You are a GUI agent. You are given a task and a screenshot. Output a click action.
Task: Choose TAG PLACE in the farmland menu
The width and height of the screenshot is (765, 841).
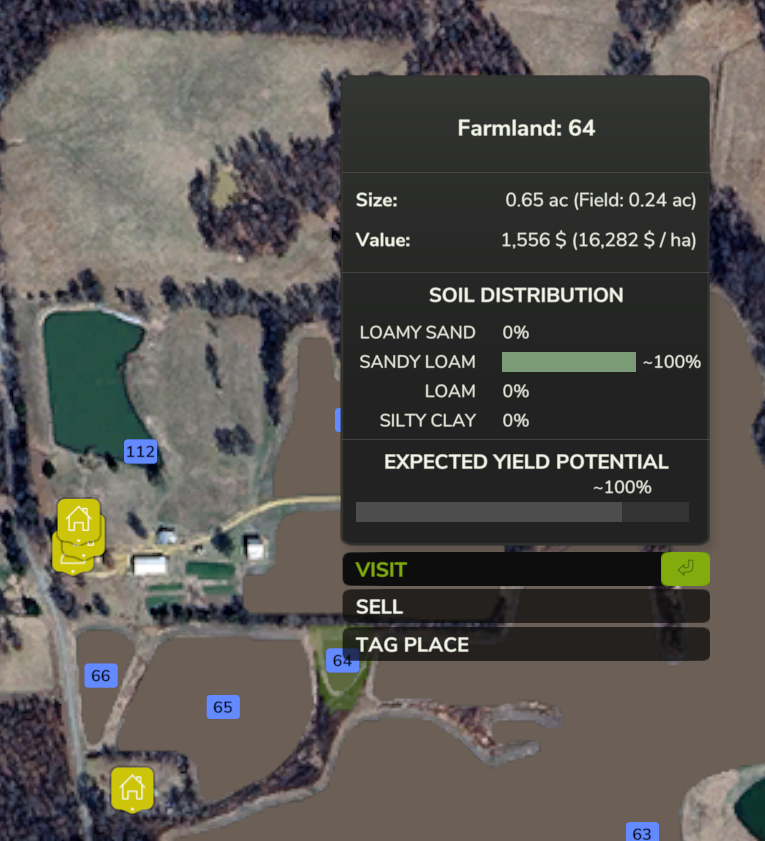pyautogui.click(x=525, y=645)
